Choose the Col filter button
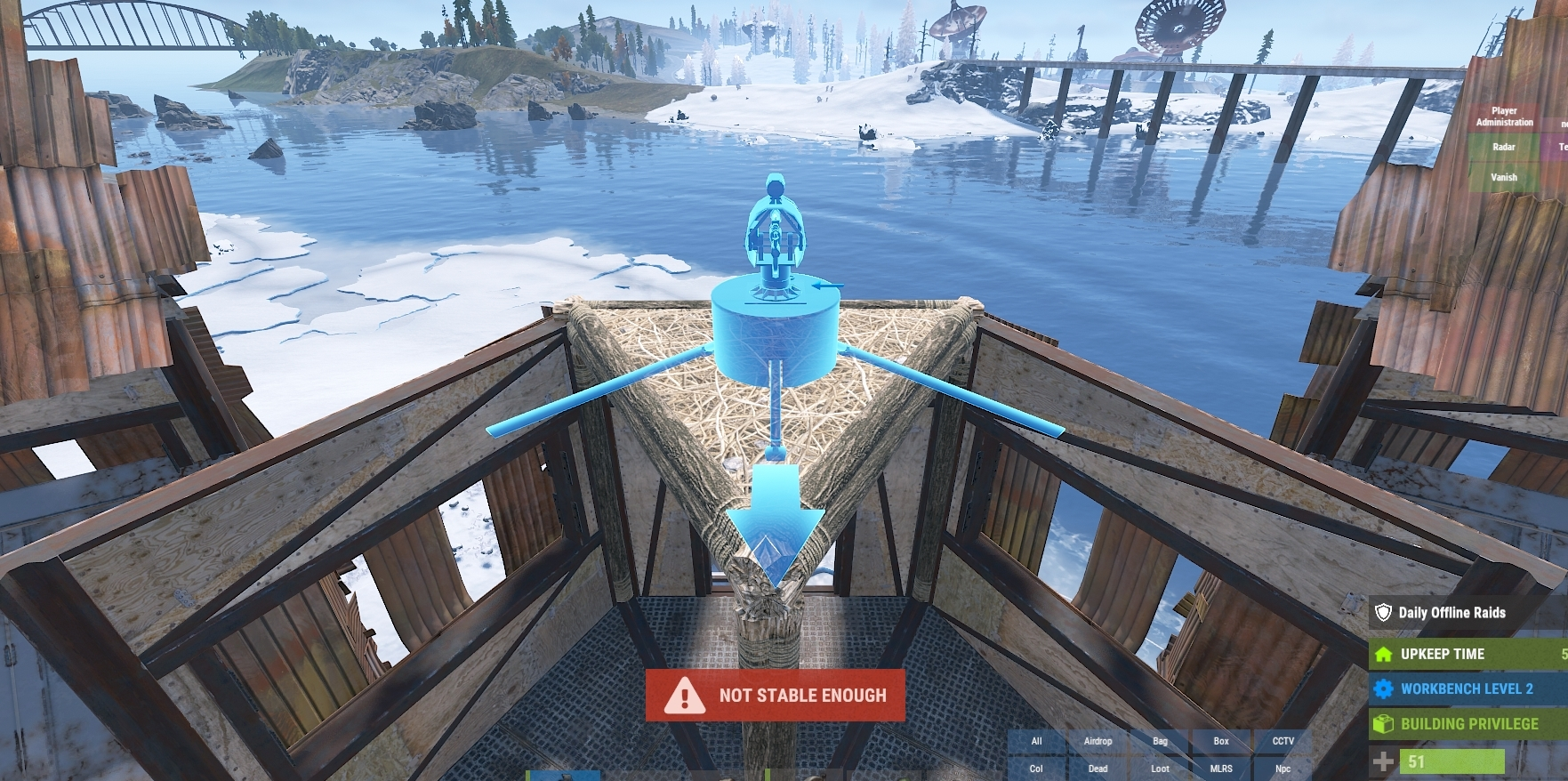Image resolution: width=1568 pixels, height=781 pixels. tap(1036, 769)
